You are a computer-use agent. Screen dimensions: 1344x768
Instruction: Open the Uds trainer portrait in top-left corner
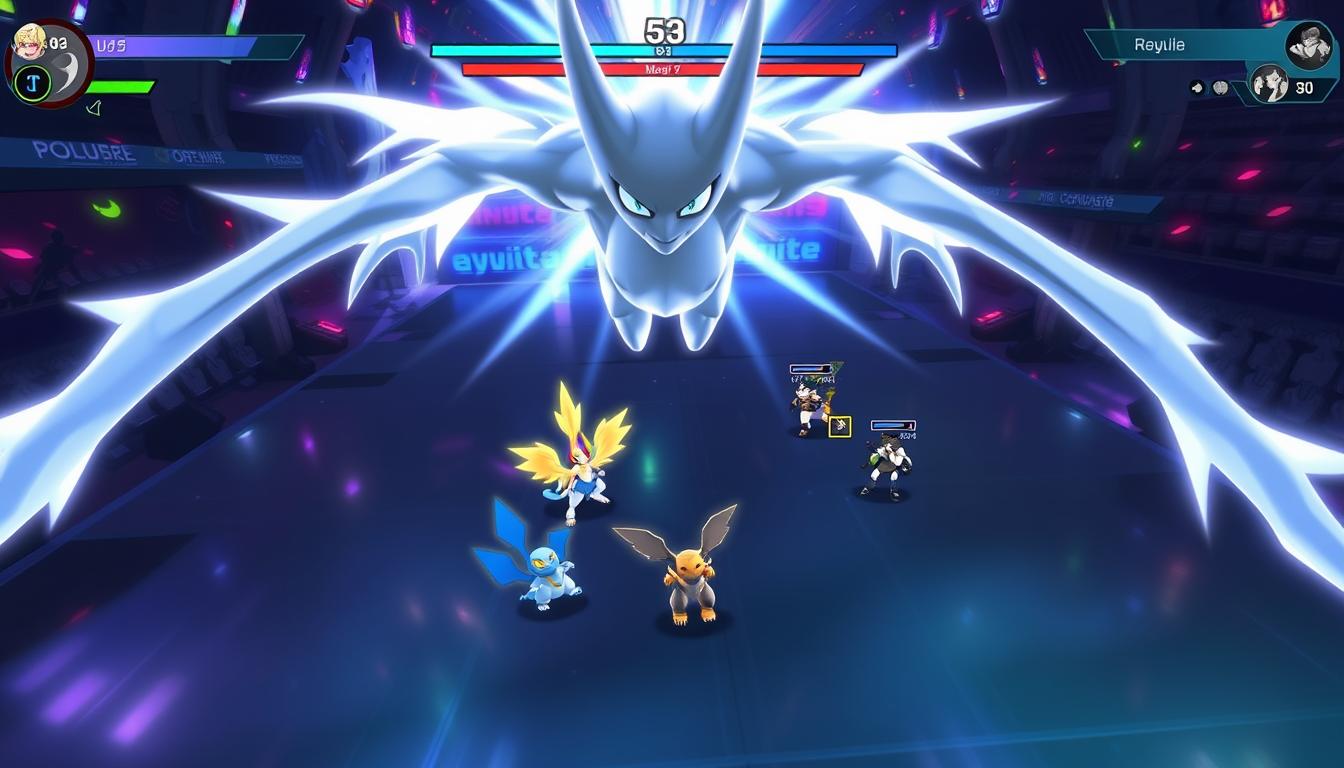pyautogui.click(x=29, y=42)
